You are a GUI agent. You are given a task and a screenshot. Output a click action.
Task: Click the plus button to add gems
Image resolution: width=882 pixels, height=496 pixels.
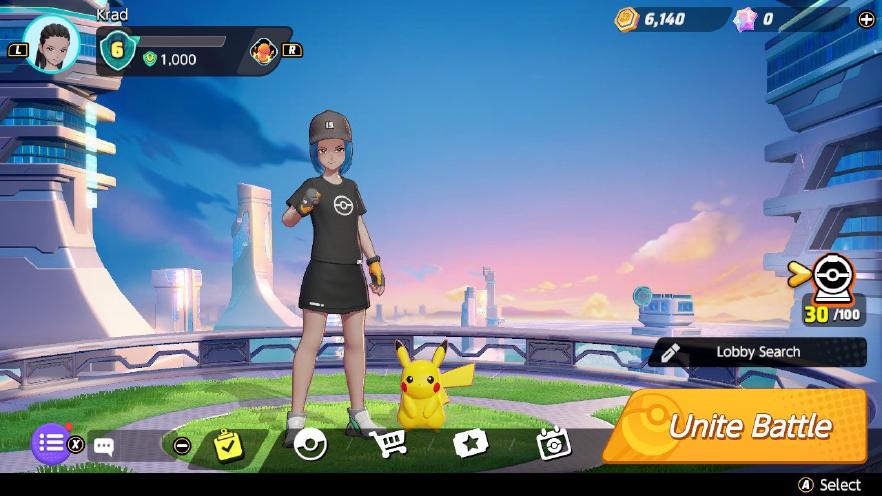866,19
